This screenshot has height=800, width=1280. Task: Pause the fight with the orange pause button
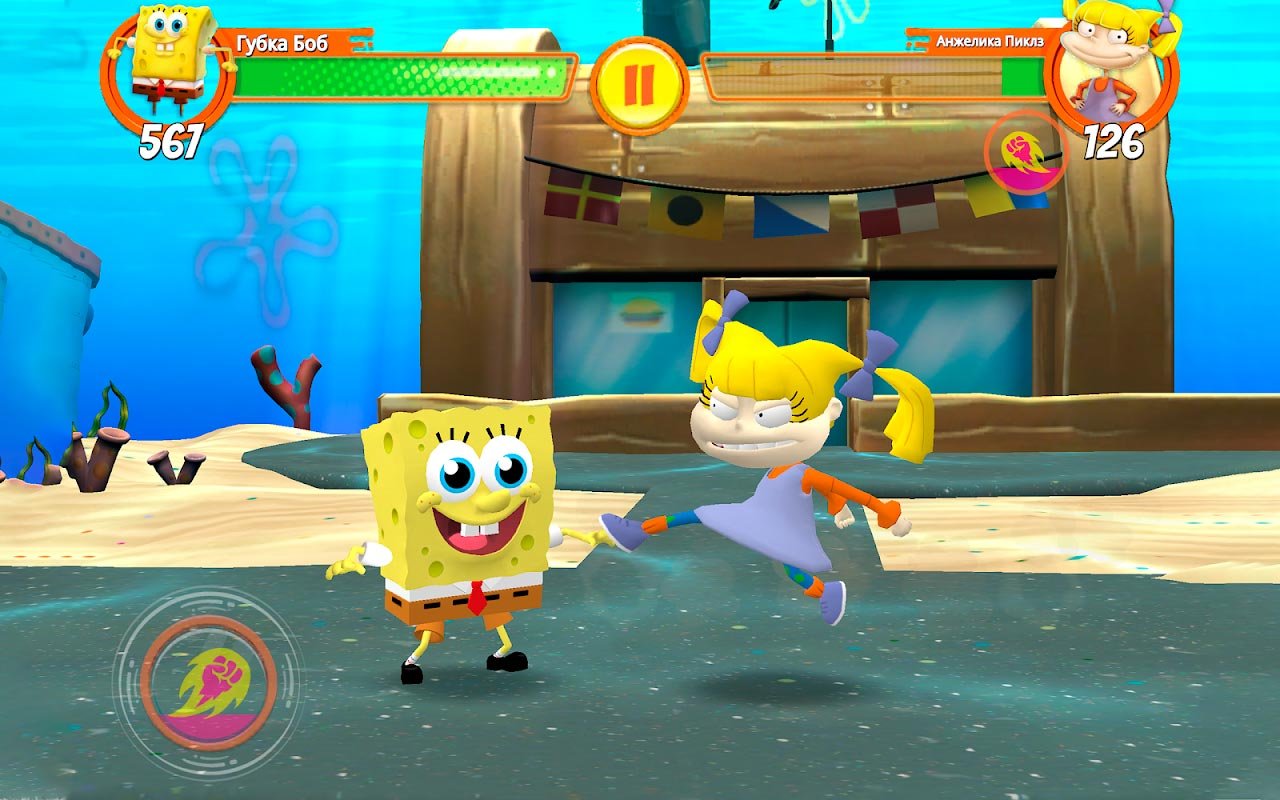pyautogui.click(x=639, y=84)
